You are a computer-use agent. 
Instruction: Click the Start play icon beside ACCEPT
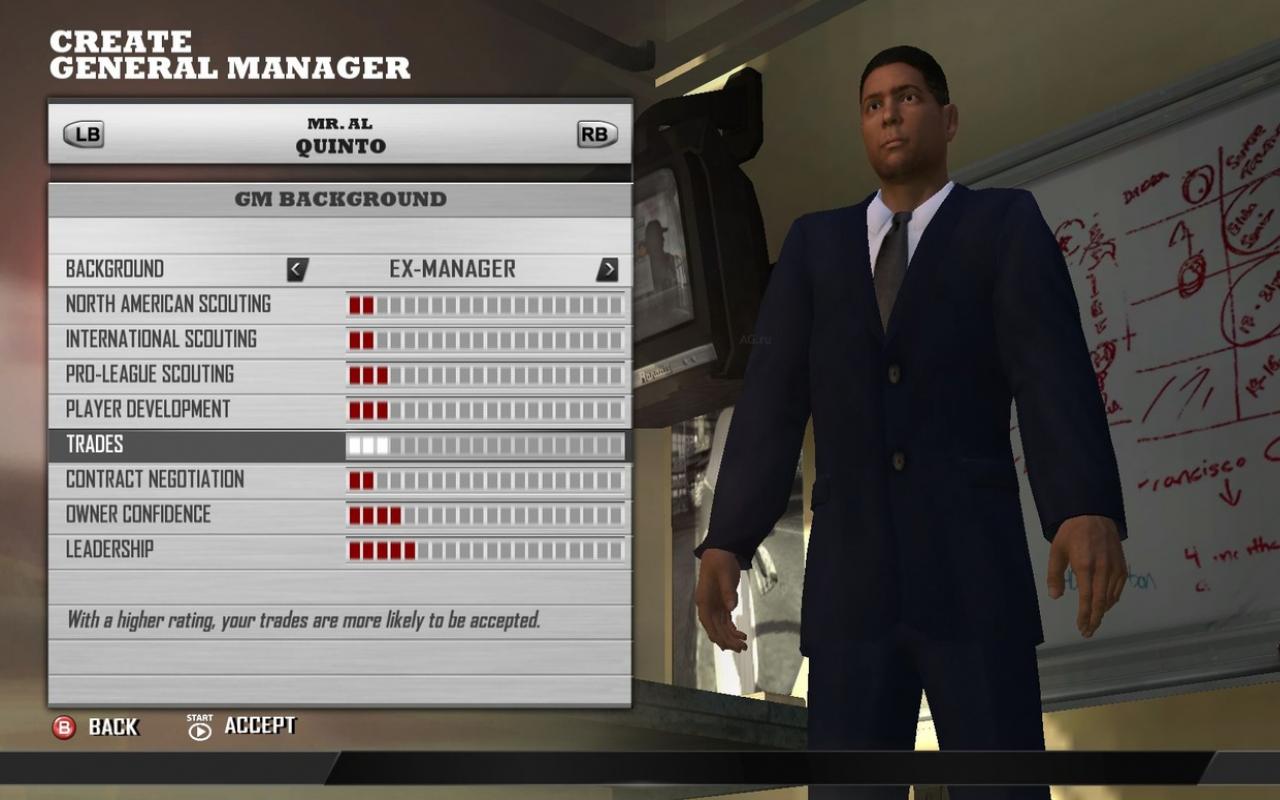[199, 729]
